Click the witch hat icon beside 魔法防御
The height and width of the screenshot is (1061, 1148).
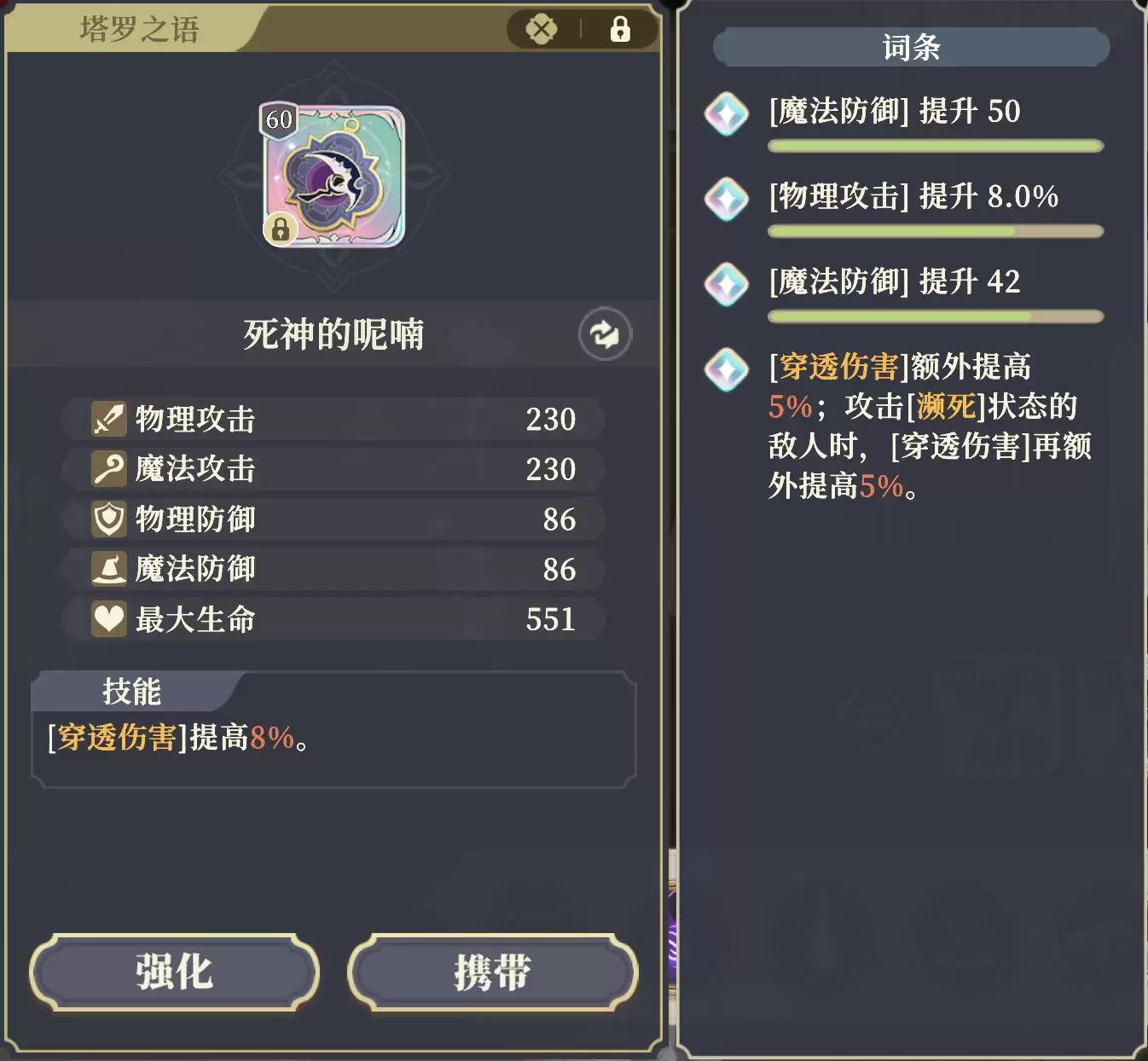click(107, 569)
